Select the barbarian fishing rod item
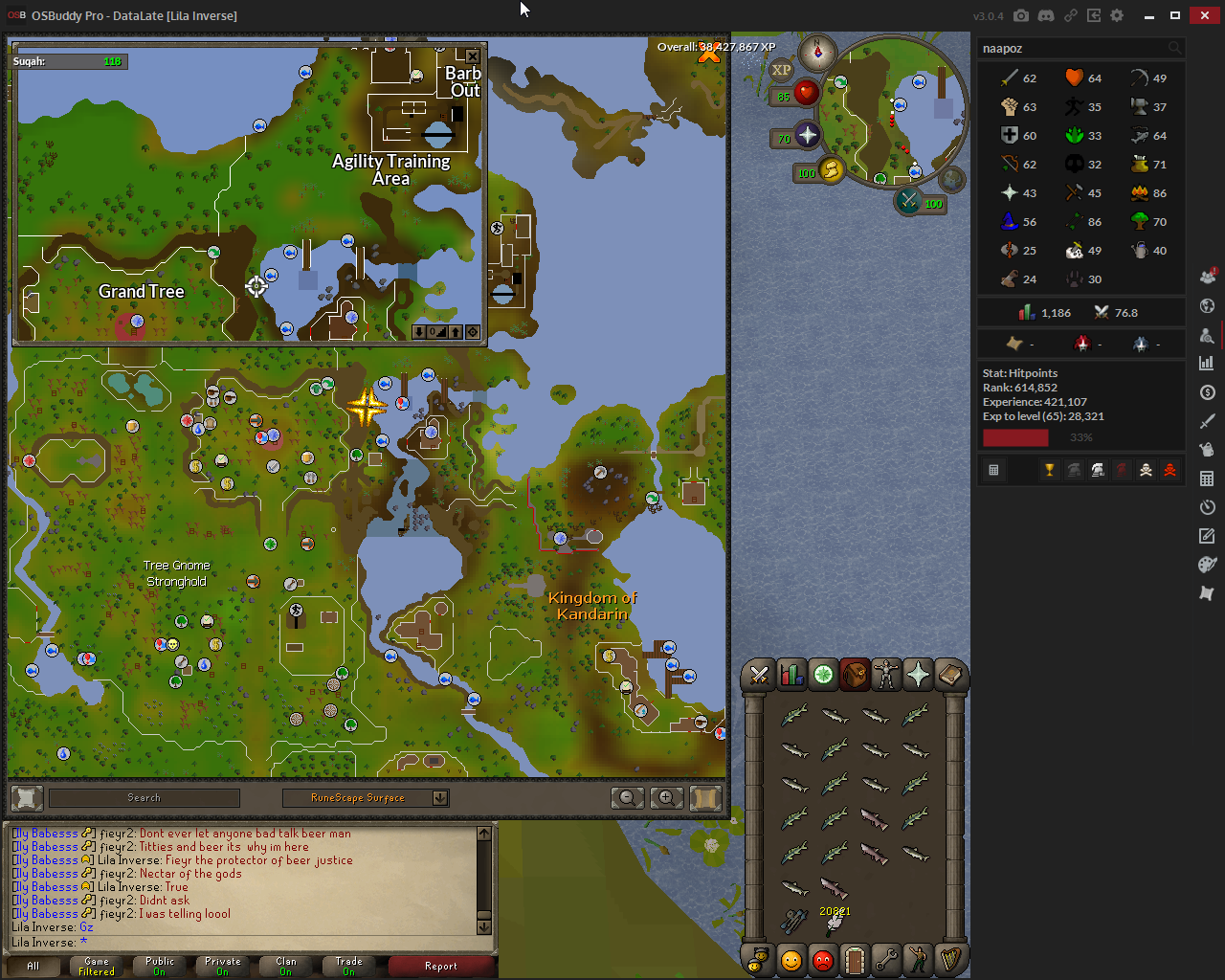This screenshot has height=980, width=1225. point(794,922)
